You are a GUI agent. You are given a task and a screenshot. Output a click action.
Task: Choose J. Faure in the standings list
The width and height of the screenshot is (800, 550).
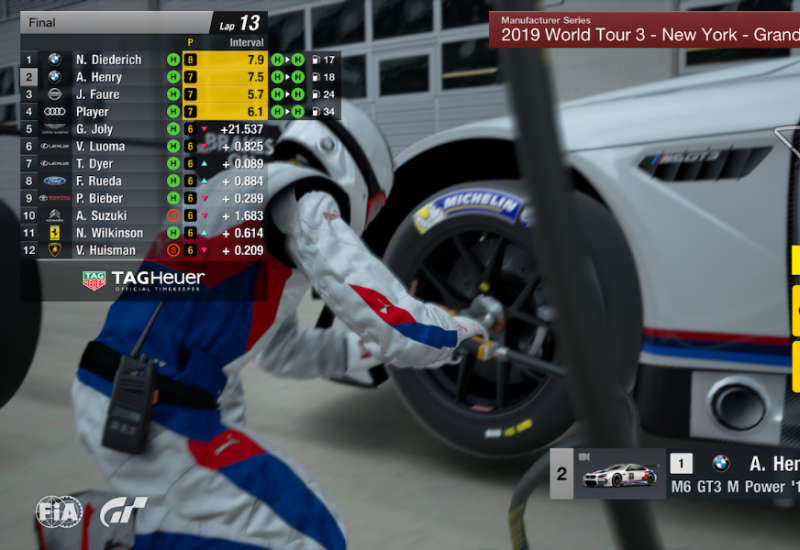(97, 95)
